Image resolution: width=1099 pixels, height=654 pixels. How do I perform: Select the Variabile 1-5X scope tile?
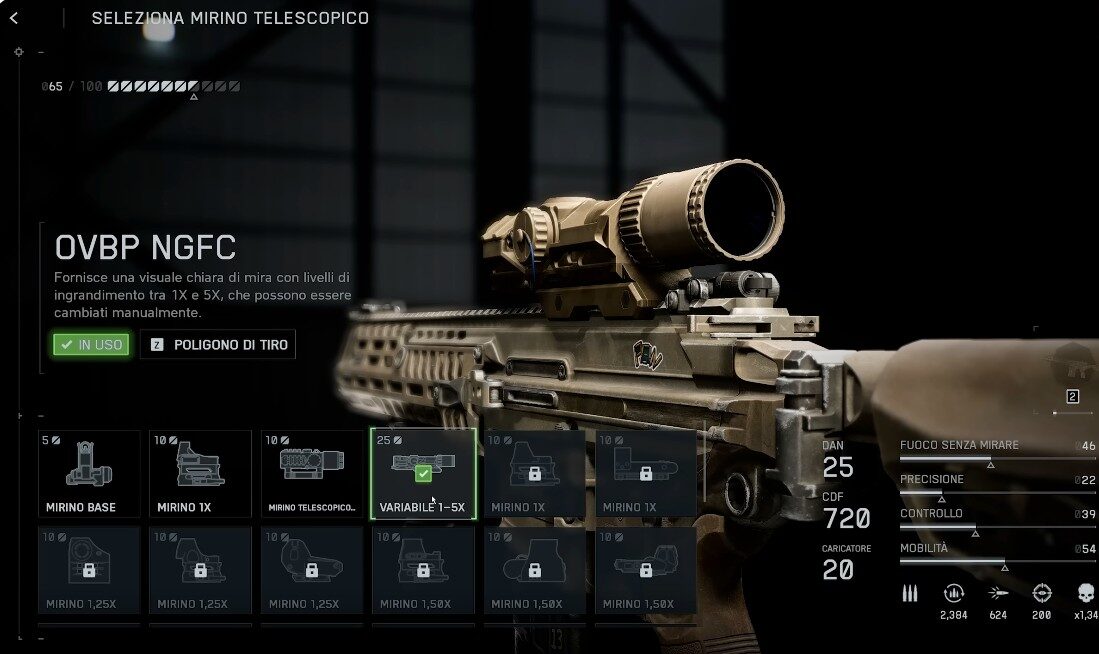[x=423, y=474]
